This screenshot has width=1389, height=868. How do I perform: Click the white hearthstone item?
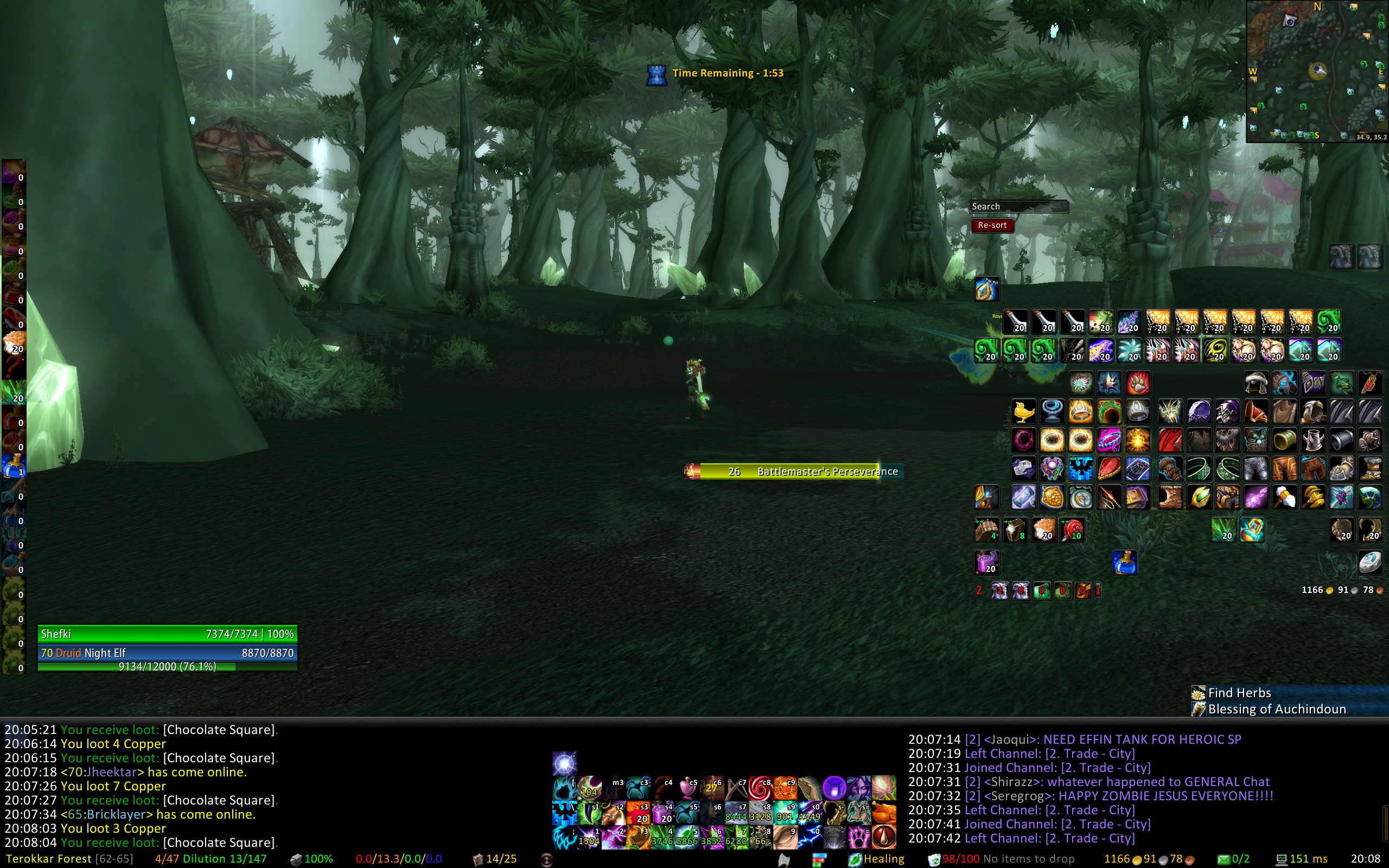pyautogui.click(x=1370, y=563)
